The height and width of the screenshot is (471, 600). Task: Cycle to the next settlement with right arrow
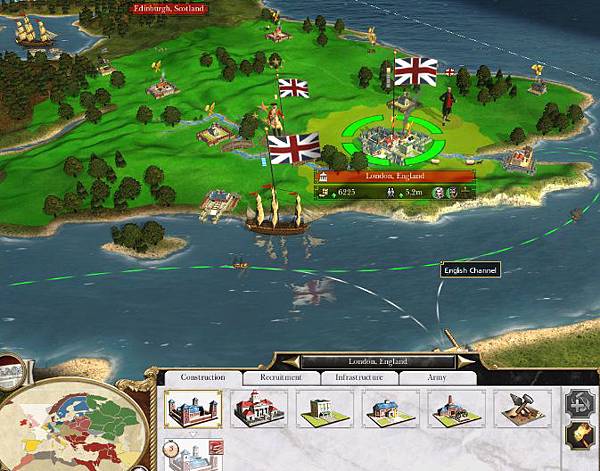464,361
